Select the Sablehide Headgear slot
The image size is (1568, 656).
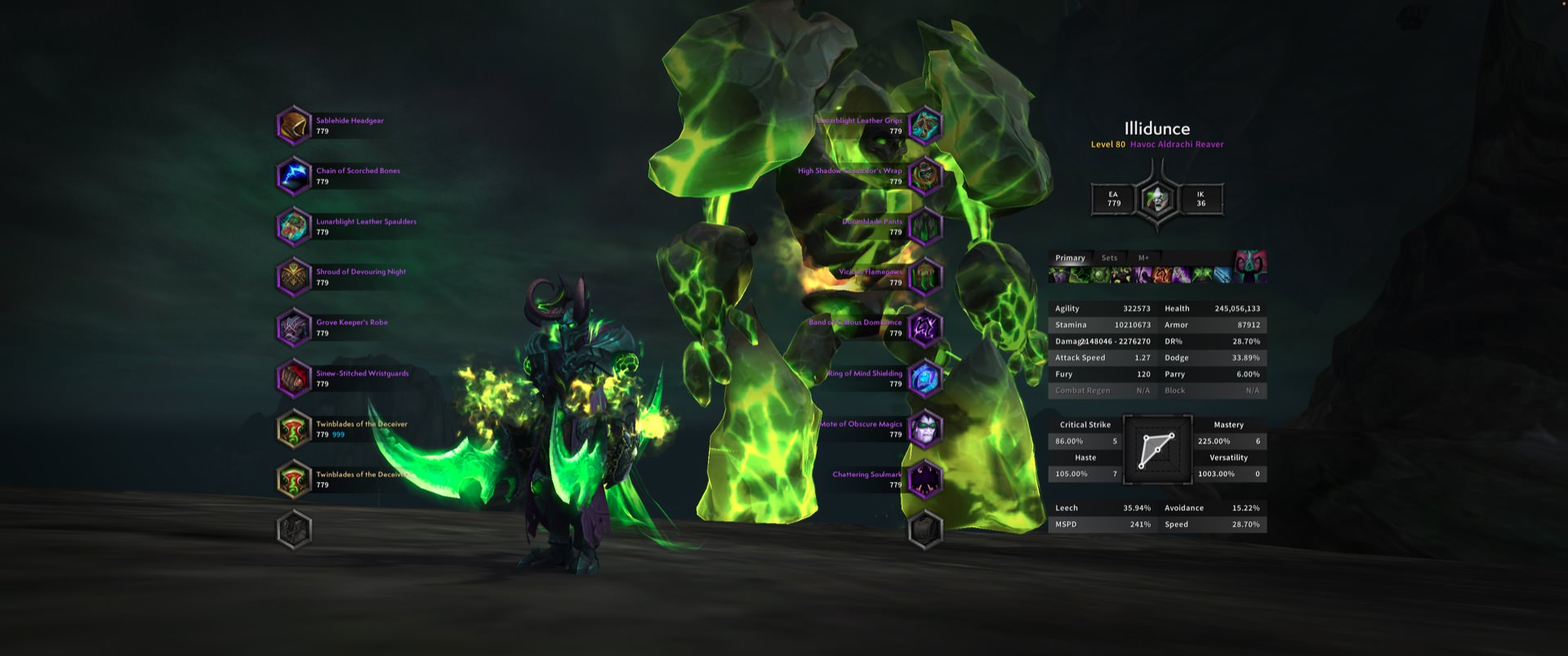(294, 126)
